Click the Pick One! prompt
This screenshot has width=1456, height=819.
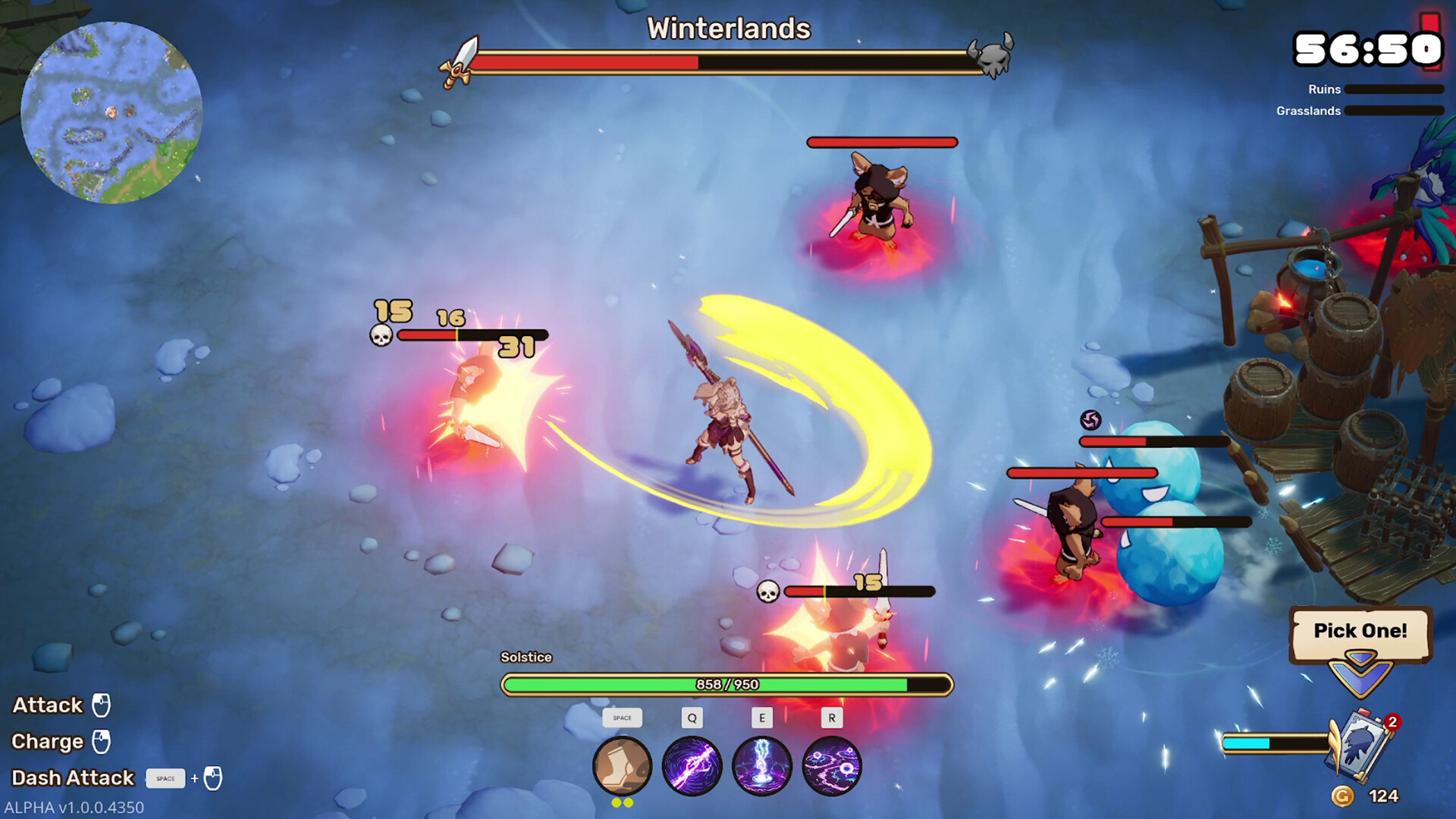click(1360, 632)
